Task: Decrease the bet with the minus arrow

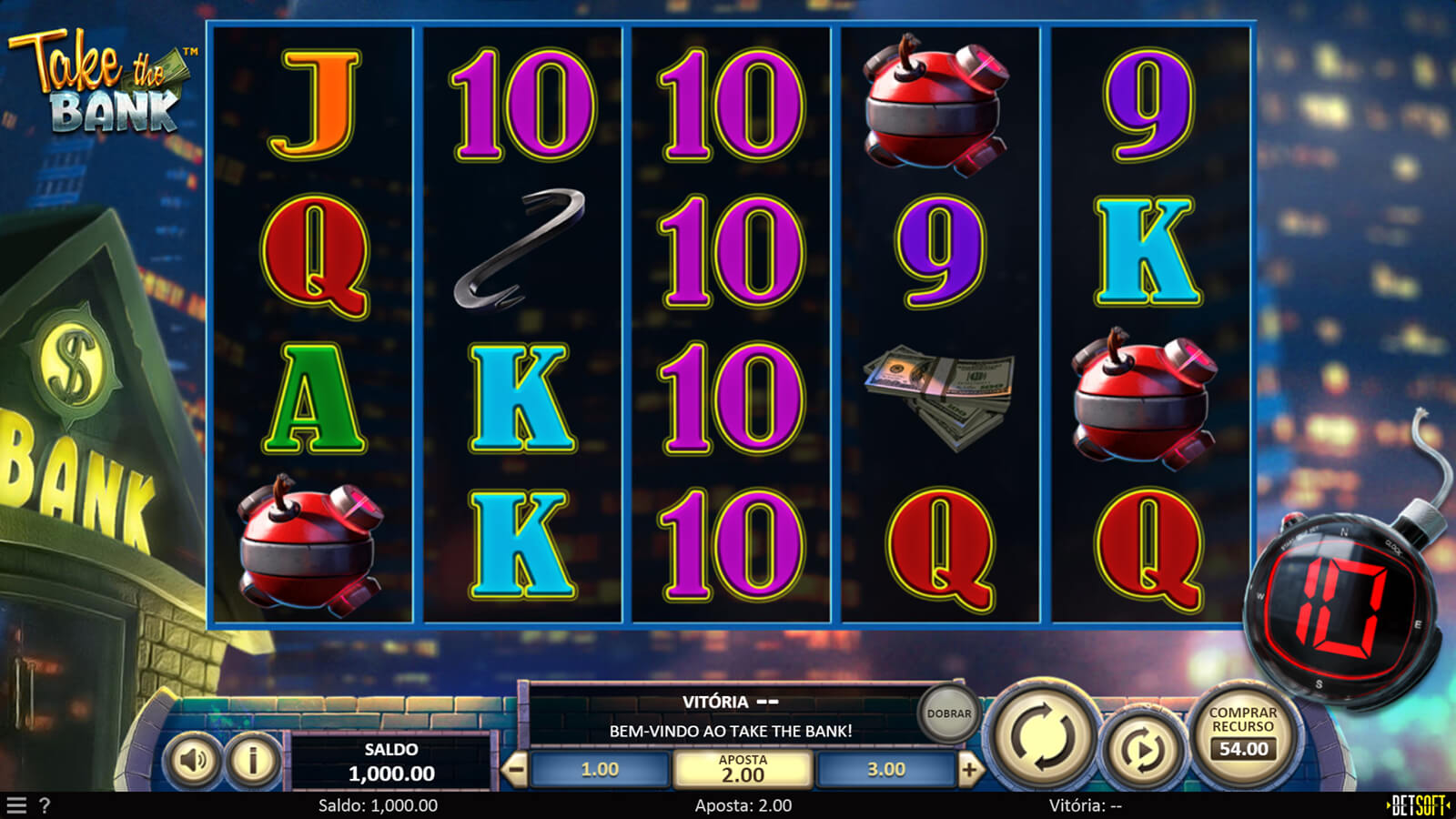Action: click(515, 770)
